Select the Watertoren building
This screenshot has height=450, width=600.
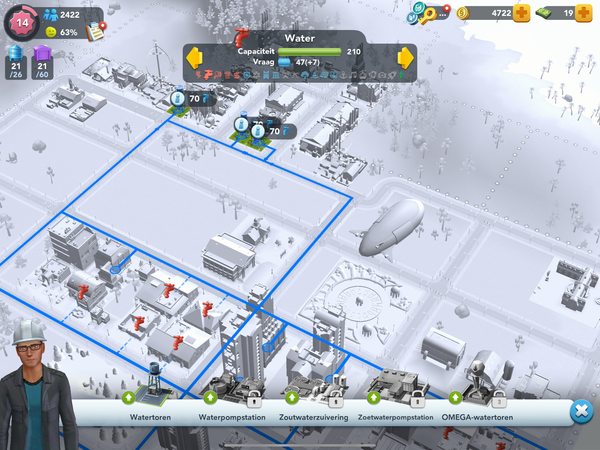click(x=153, y=385)
